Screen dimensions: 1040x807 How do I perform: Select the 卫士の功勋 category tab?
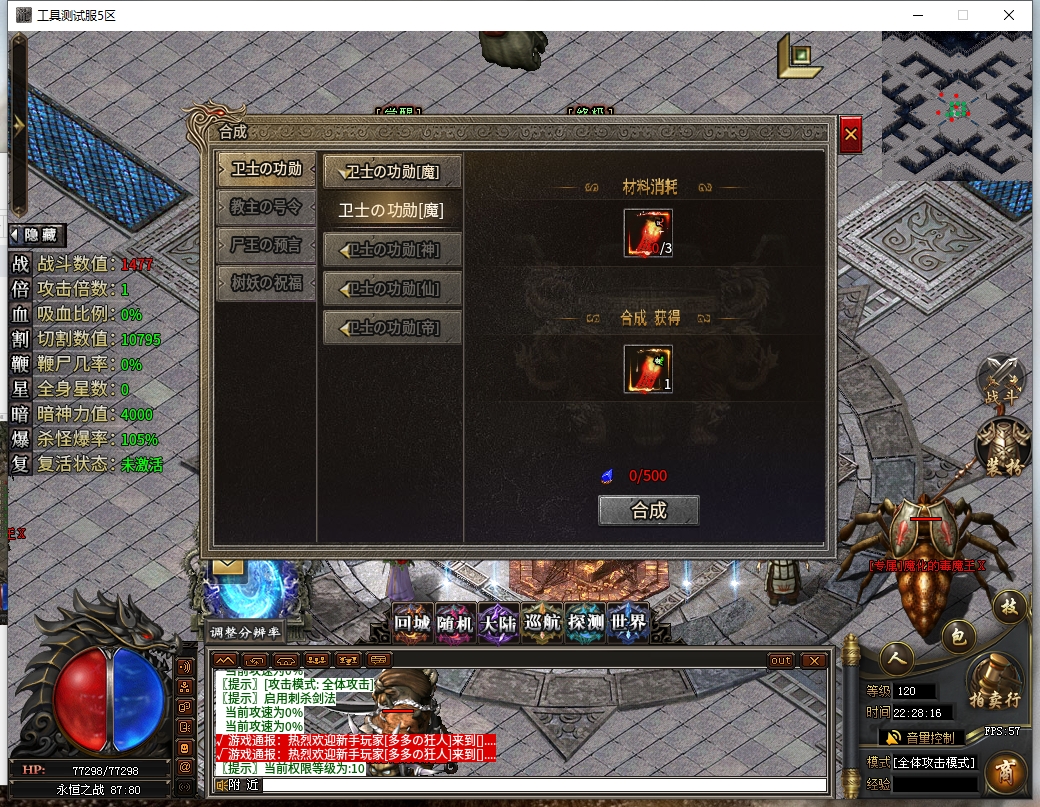(x=266, y=169)
